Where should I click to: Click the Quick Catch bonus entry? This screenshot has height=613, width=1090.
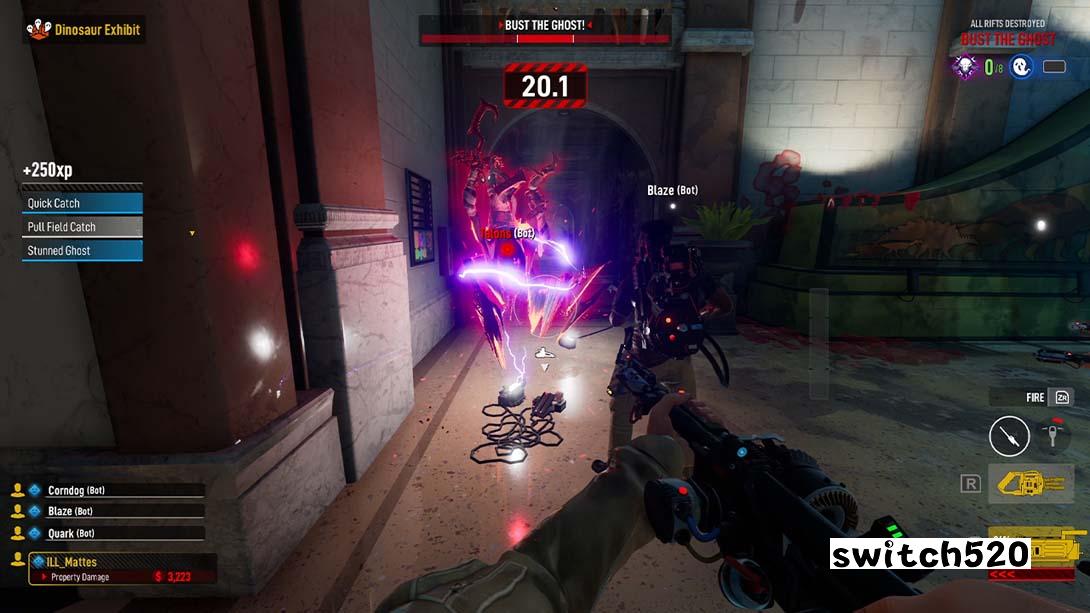point(82,203)
